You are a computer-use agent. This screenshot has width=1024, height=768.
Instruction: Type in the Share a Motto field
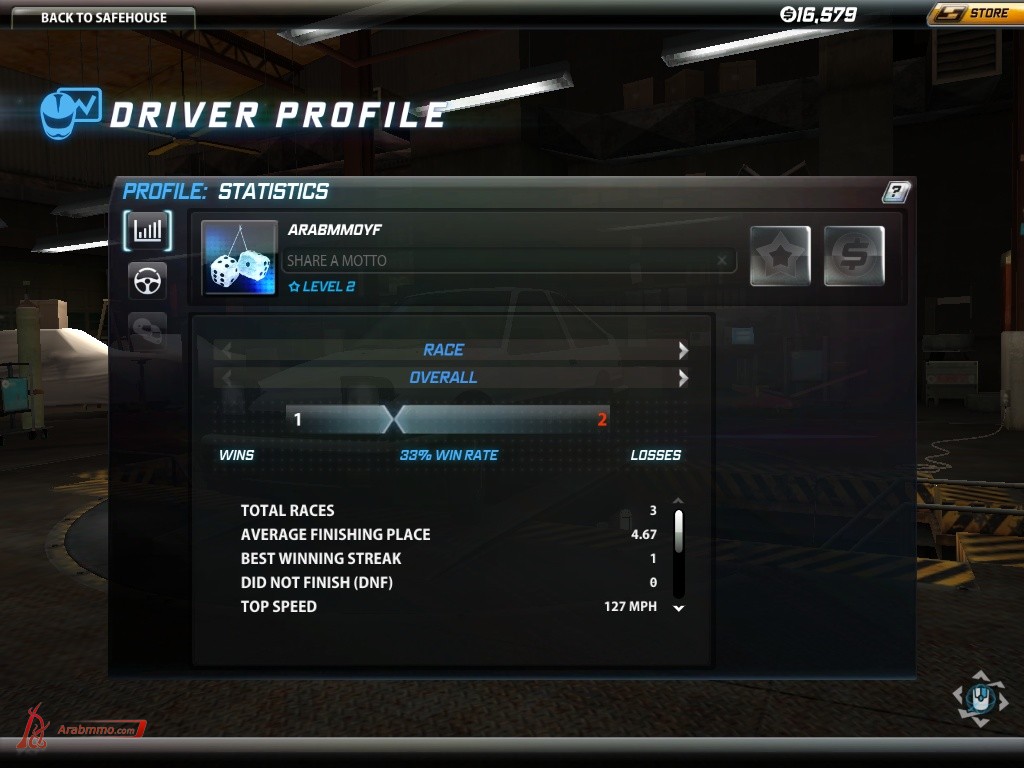pos(498,261)
